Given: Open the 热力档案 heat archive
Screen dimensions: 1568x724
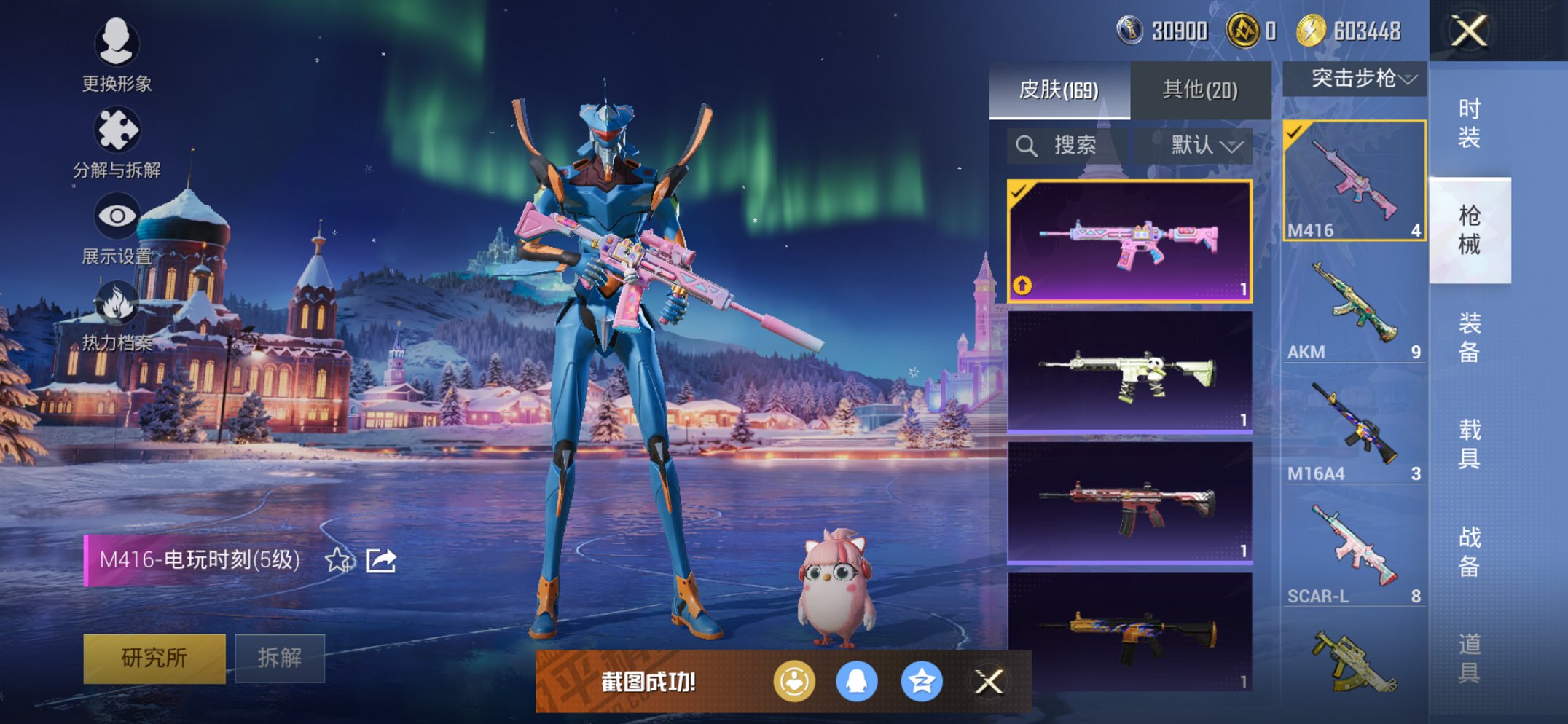Looking at the screenshot, I should tap(117, 315).
